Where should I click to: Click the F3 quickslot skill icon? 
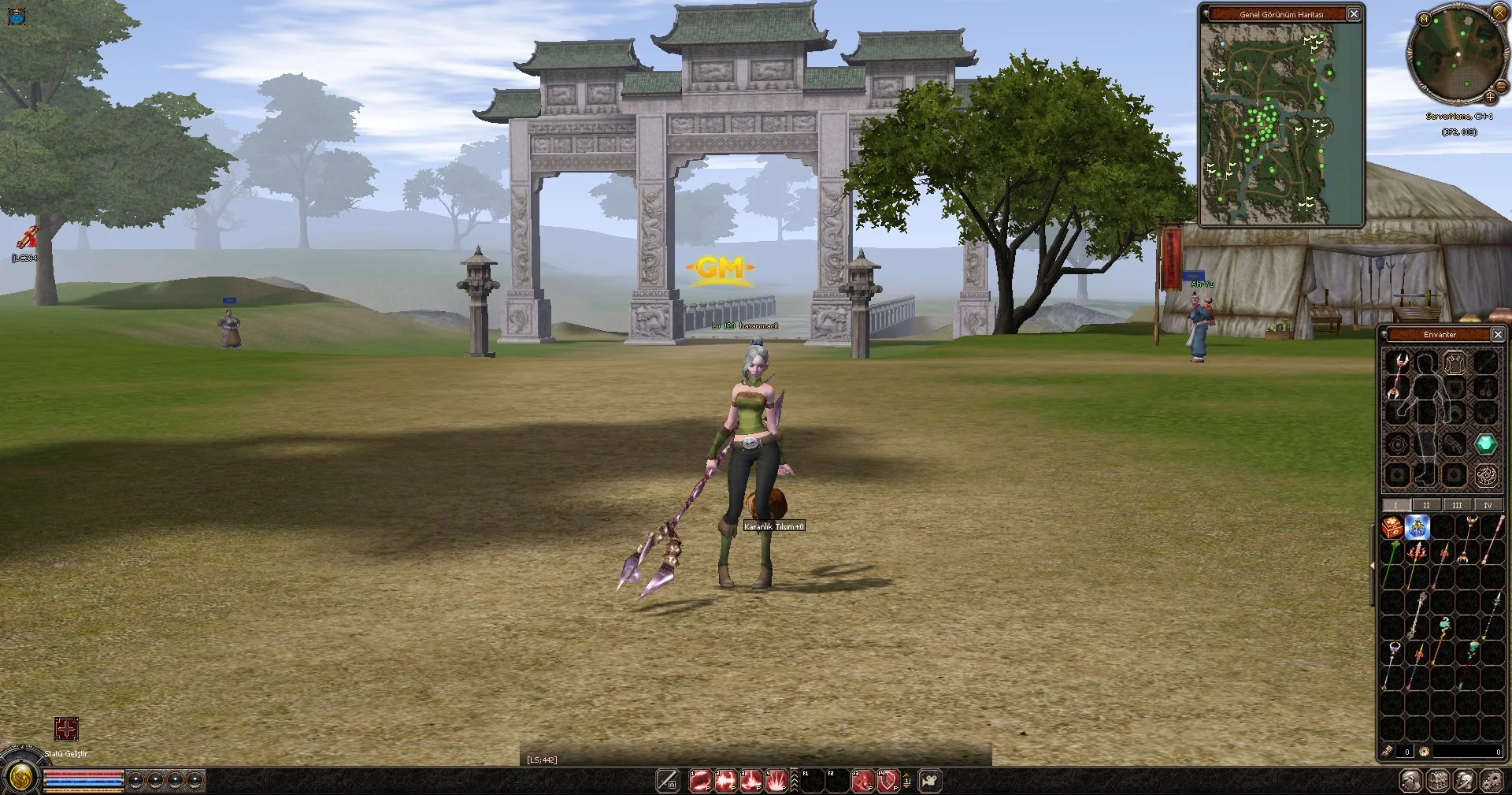click(x=862, y=779)
